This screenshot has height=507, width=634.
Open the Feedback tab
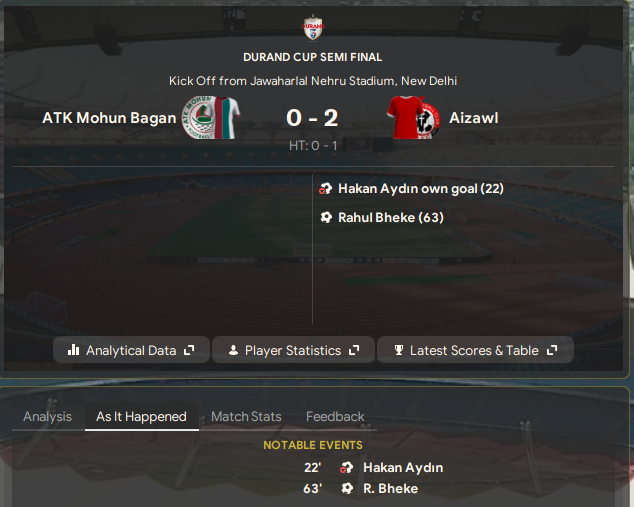pyautogui.click(x=335, y=416)
